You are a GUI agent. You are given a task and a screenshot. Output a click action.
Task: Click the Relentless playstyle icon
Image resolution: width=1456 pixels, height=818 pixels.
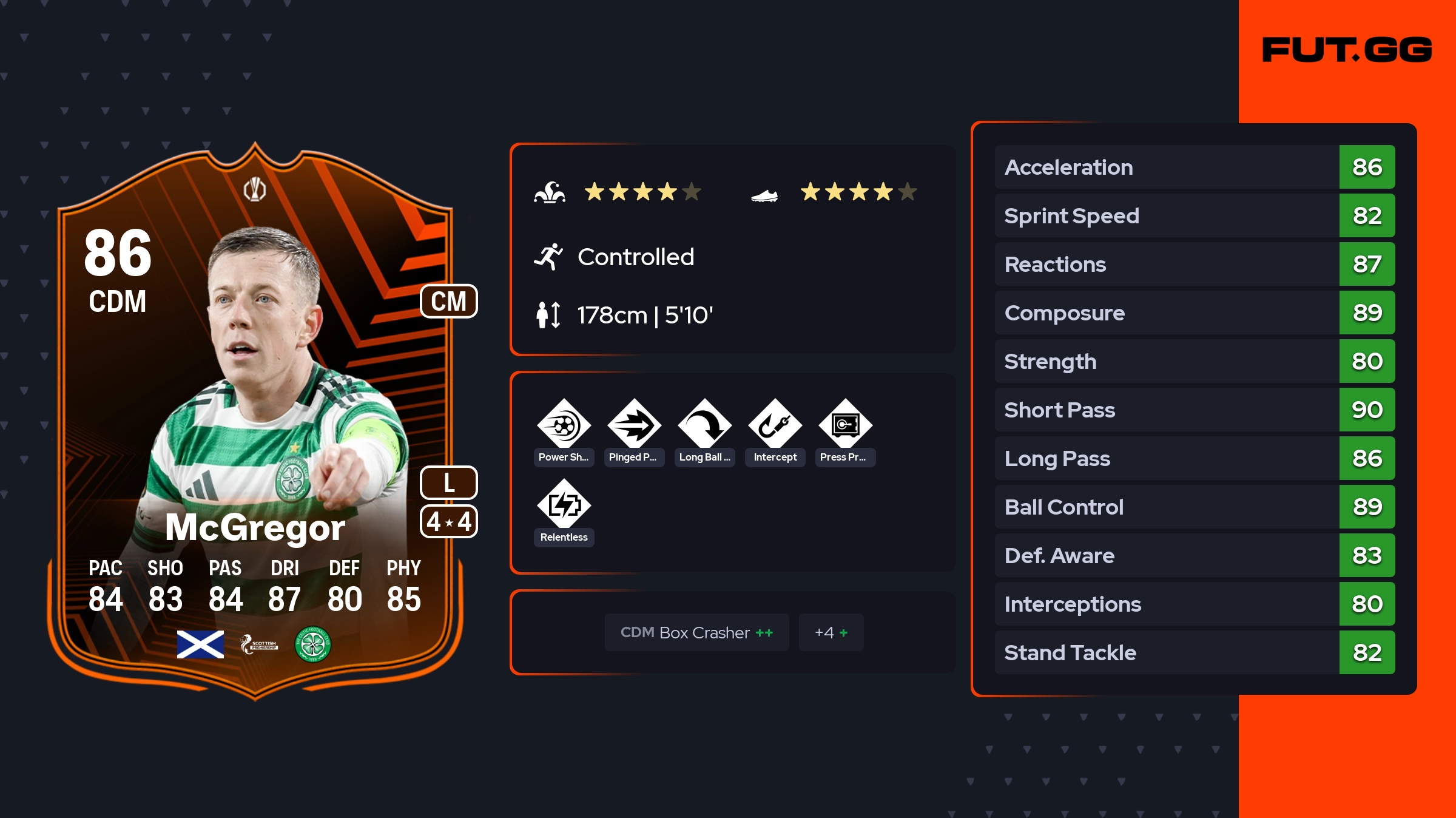click(x=564, y=505)
